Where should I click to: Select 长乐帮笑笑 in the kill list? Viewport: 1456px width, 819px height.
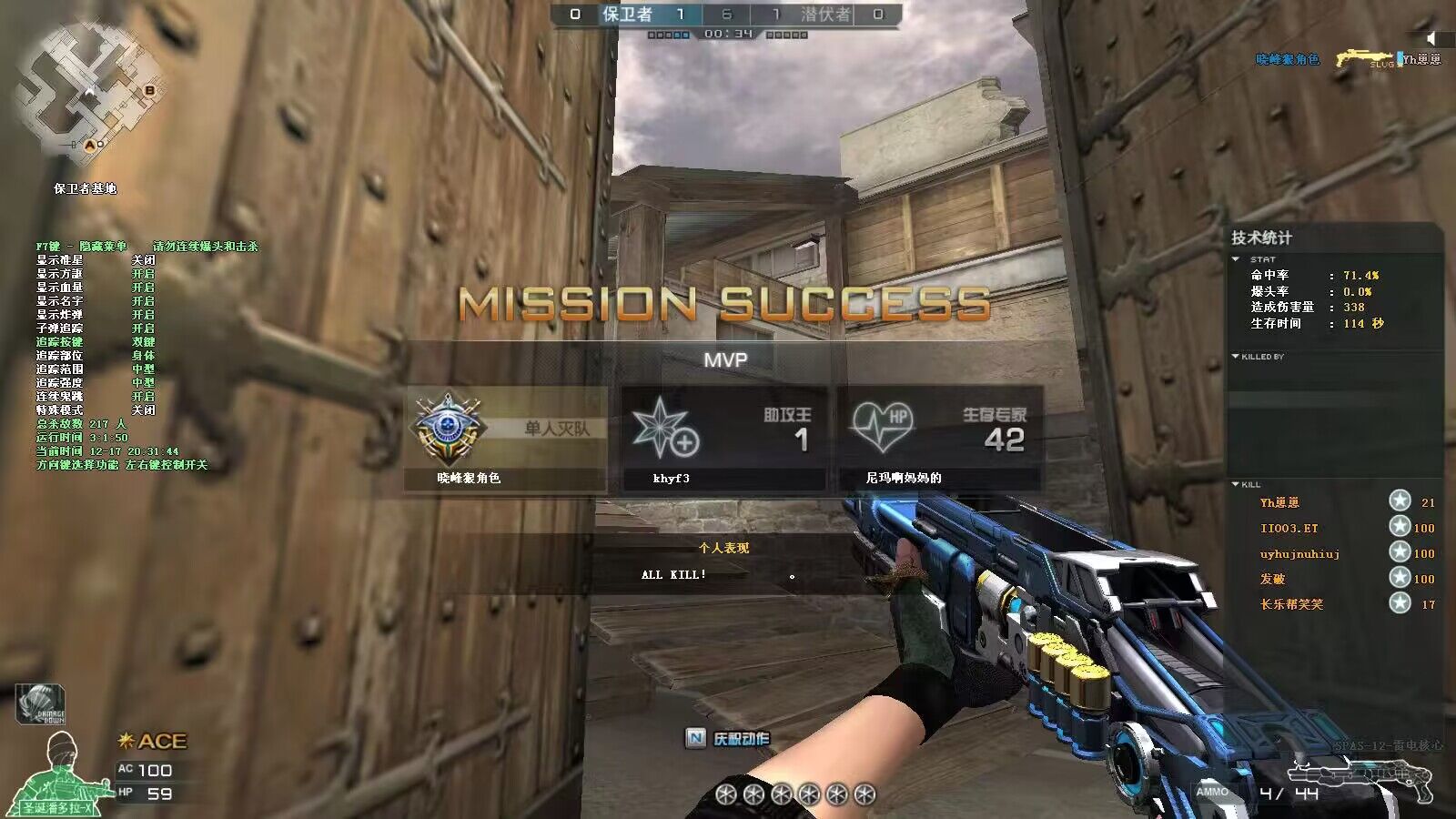(1291, 604)
